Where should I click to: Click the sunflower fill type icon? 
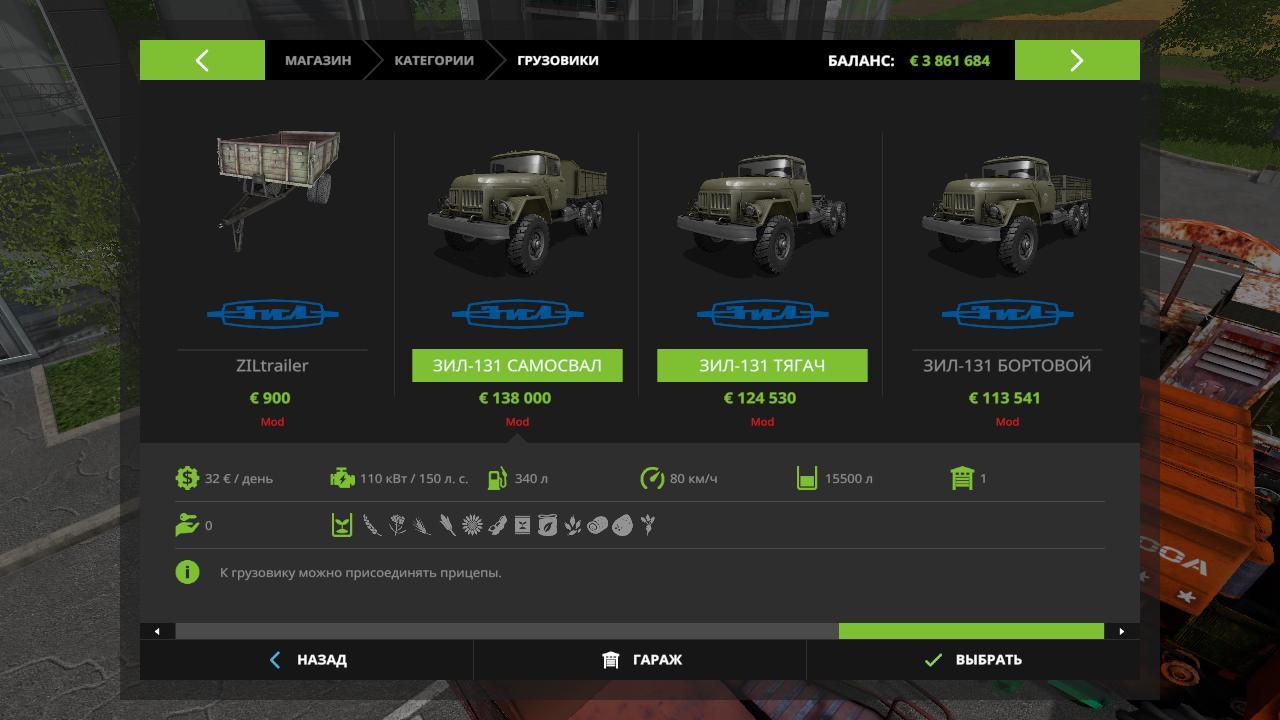tap(472, 523)
